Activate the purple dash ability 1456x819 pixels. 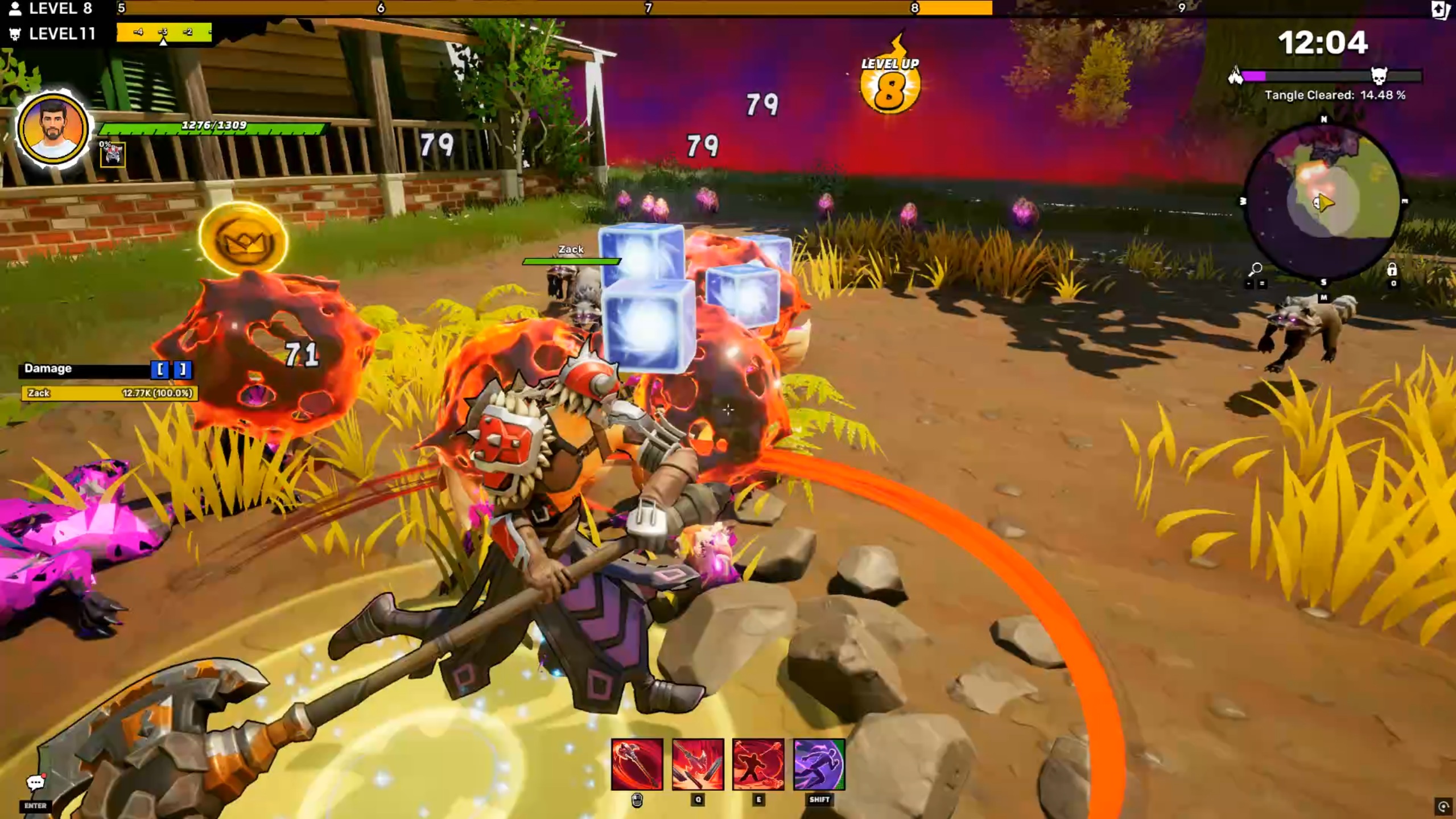pyautogui.click(x=819, y=764)
